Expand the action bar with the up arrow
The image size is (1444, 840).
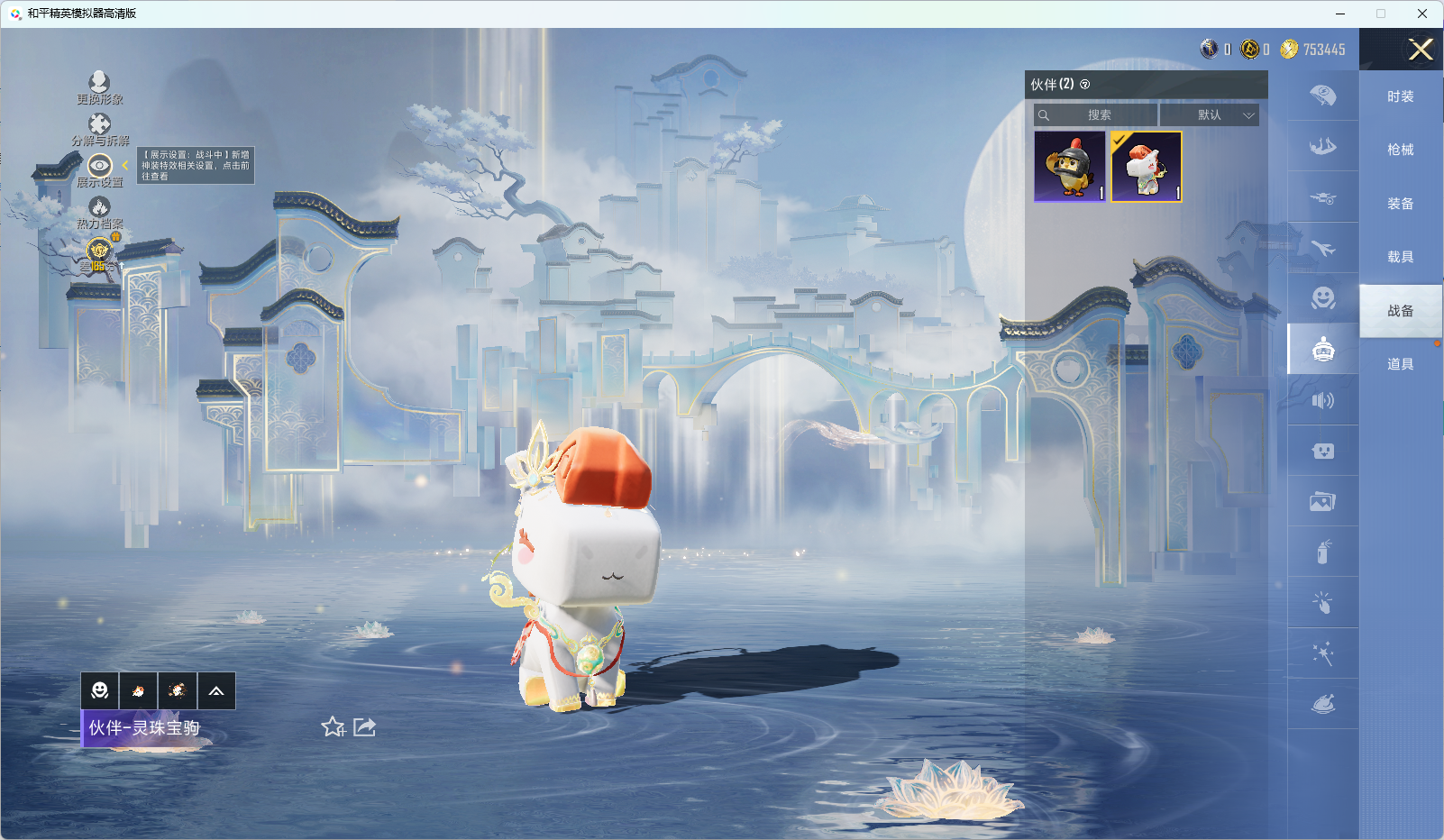coord(216,691)
